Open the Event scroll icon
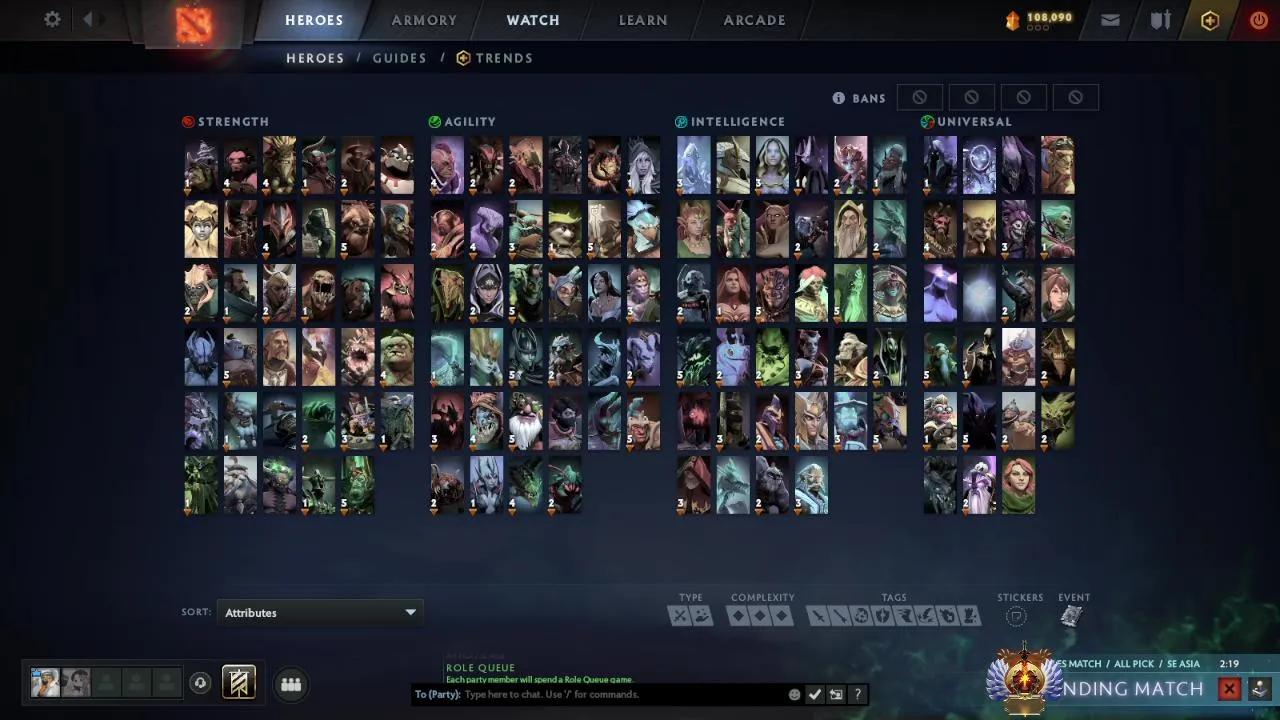1280x720 pixels. click(x=1072, y=615)
